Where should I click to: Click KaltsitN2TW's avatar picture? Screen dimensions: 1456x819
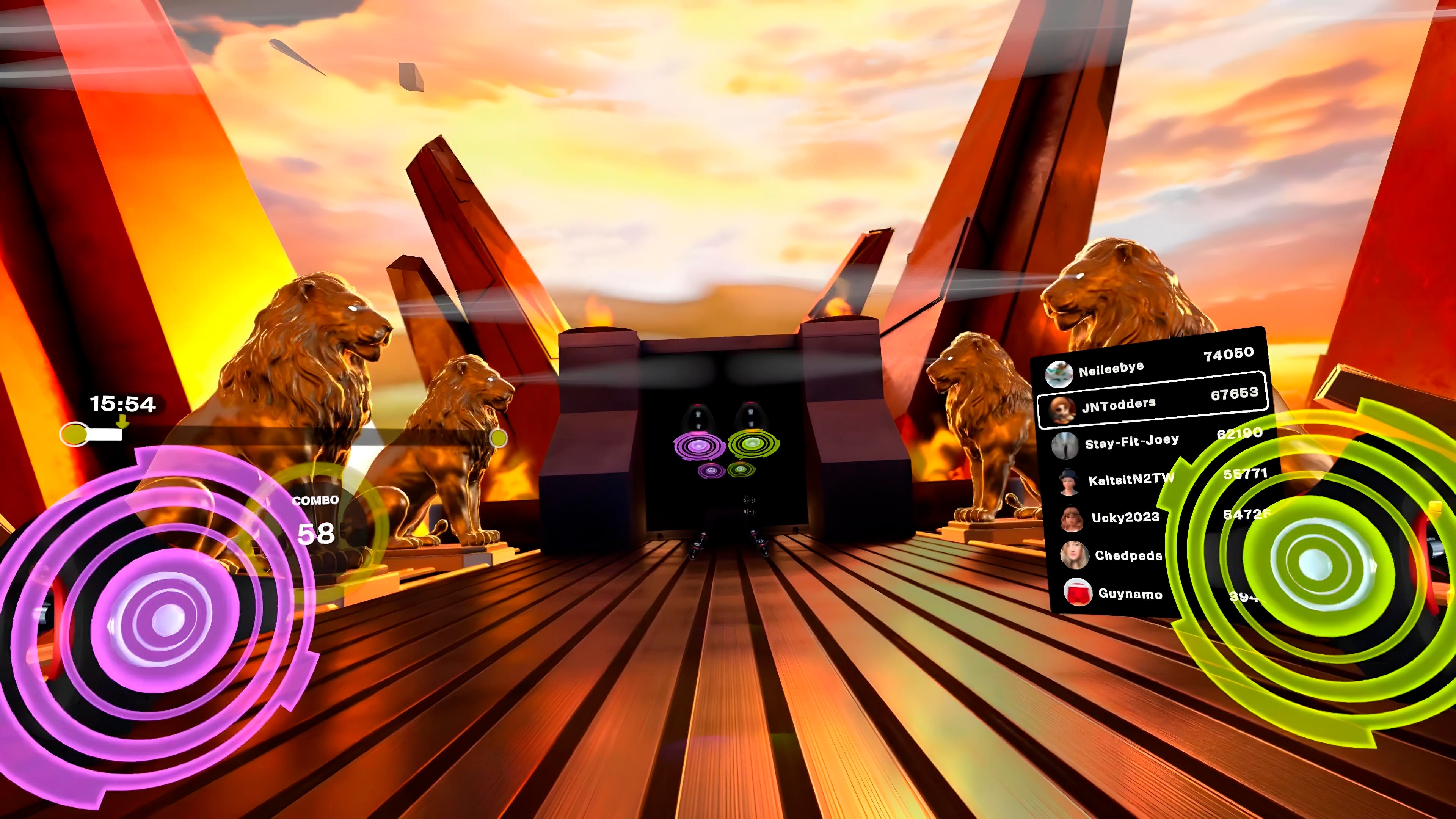coord(1069,483)
